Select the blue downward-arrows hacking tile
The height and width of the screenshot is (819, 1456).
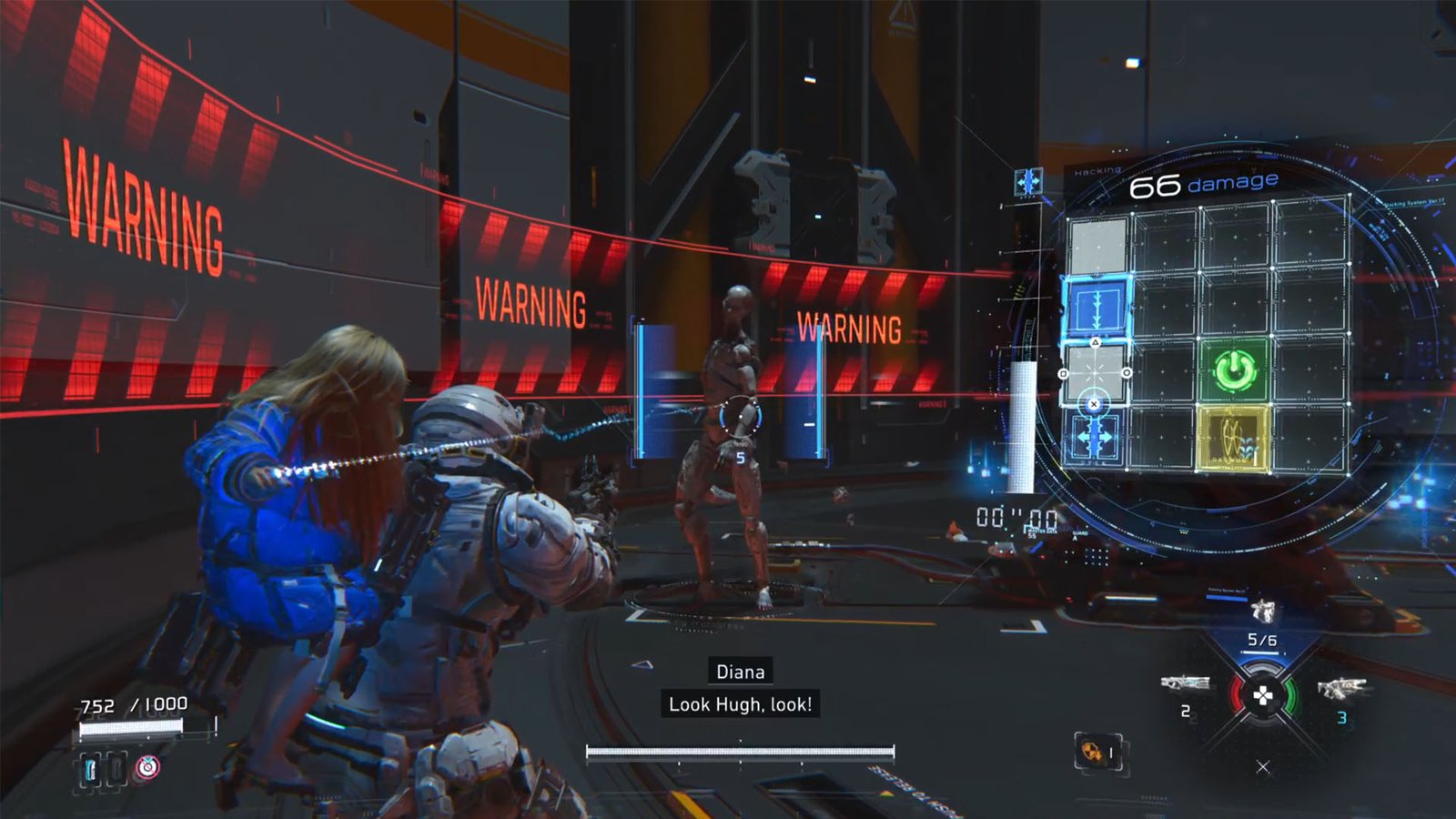point(1097,308)
